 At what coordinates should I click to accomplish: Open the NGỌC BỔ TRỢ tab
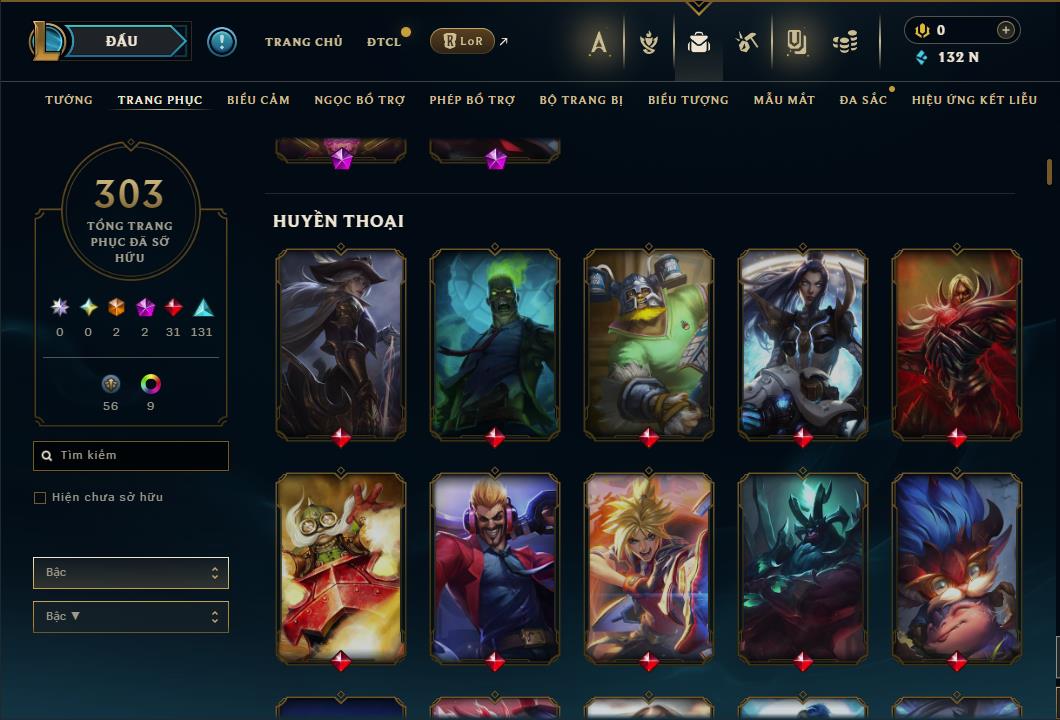click(359, 100)
